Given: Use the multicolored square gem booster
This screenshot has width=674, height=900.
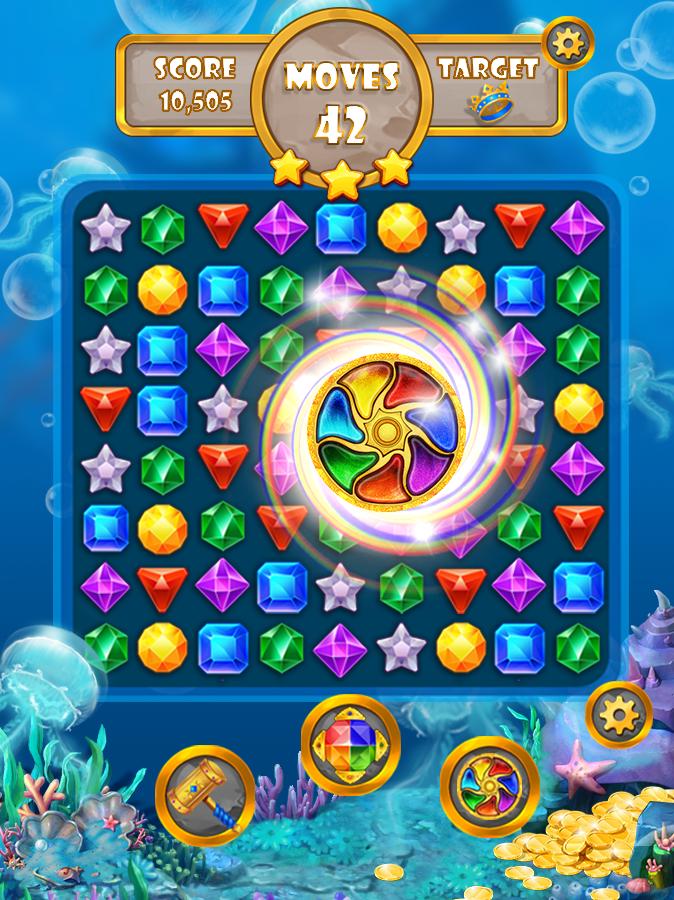Looking at the screenshot, I should coord(350,745).
